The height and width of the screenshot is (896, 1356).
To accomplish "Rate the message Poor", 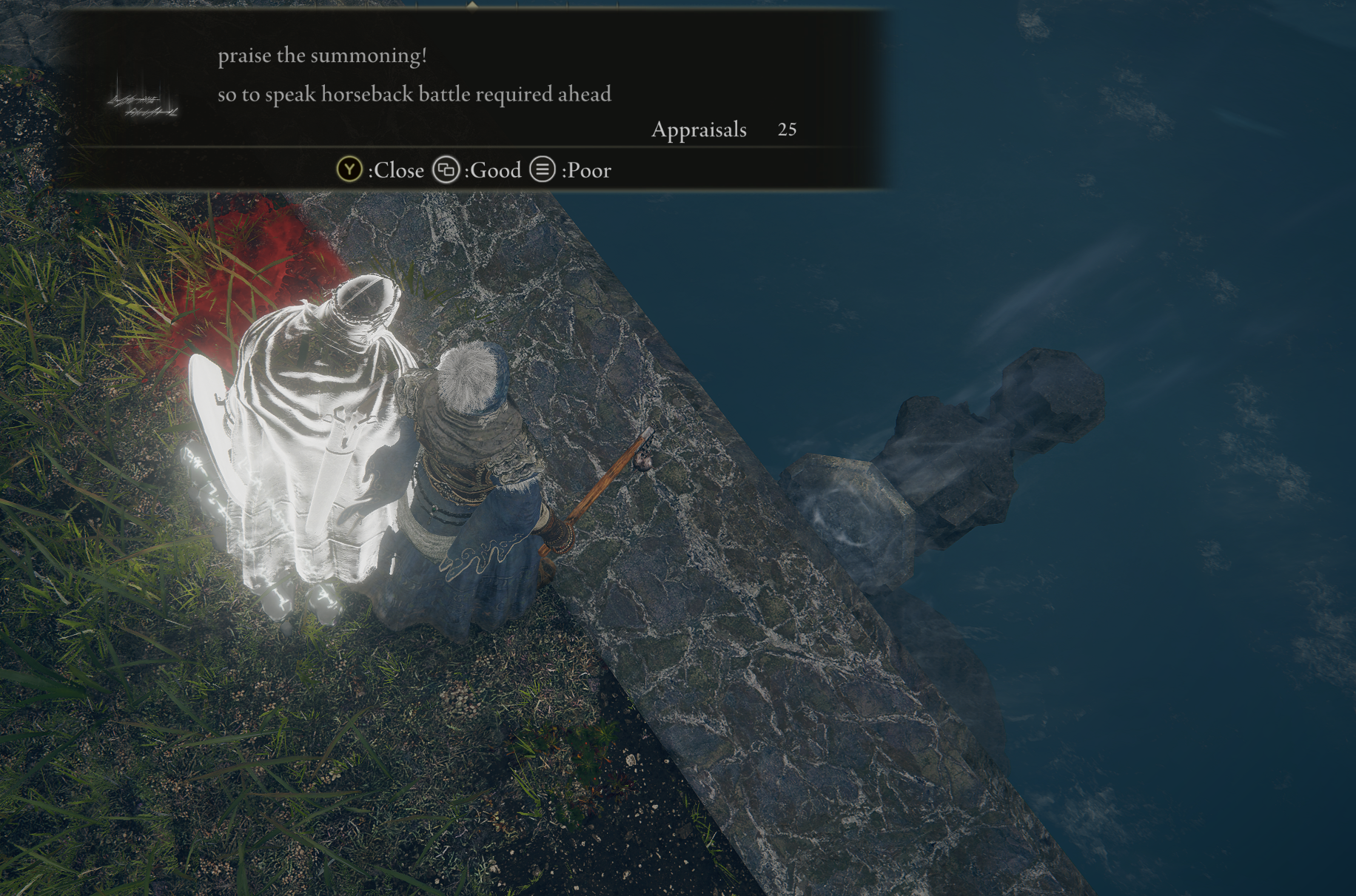I will [x=586, y=169].
